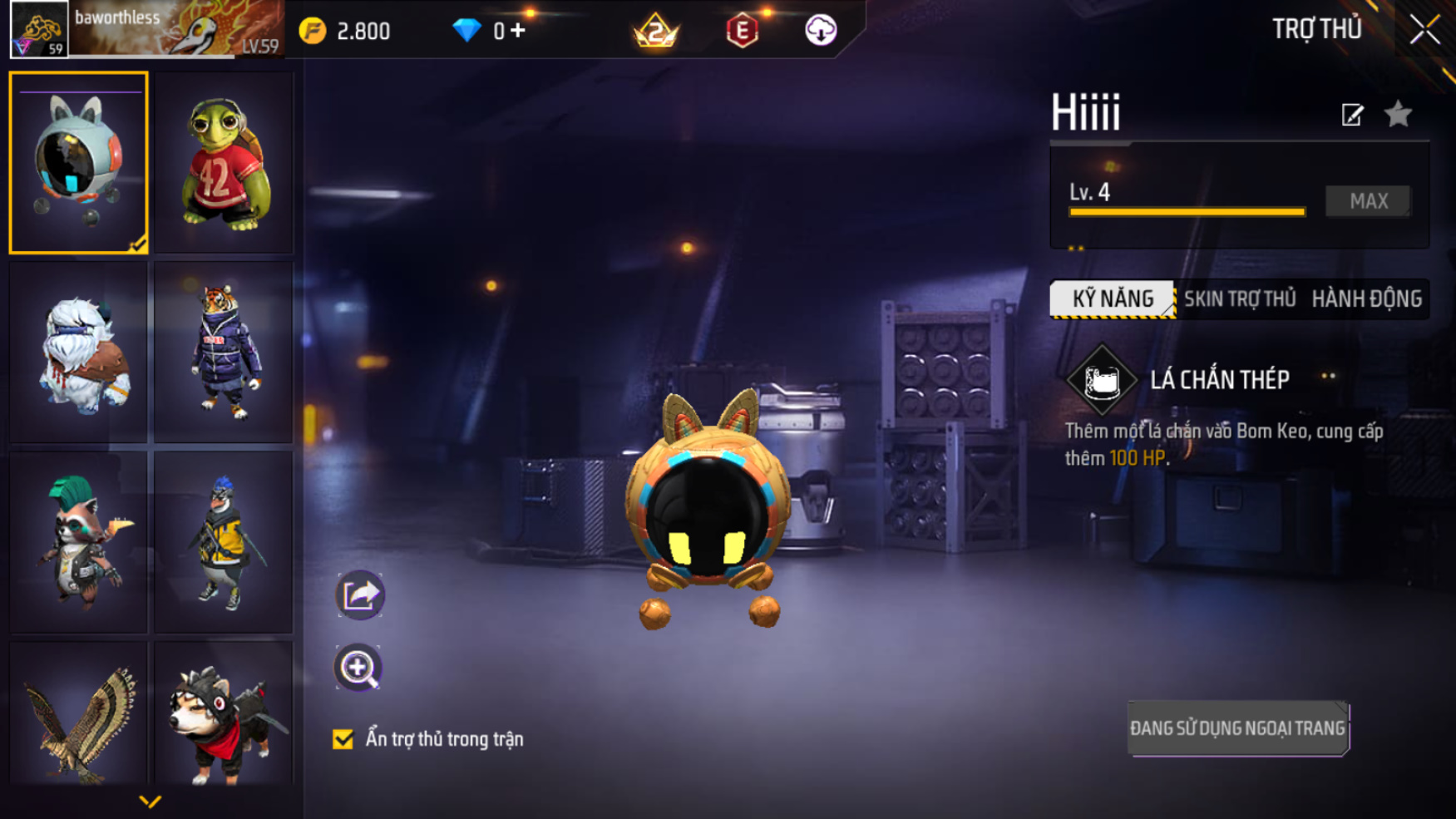Expand pet list with down arrow

click(x=150, y=802)
